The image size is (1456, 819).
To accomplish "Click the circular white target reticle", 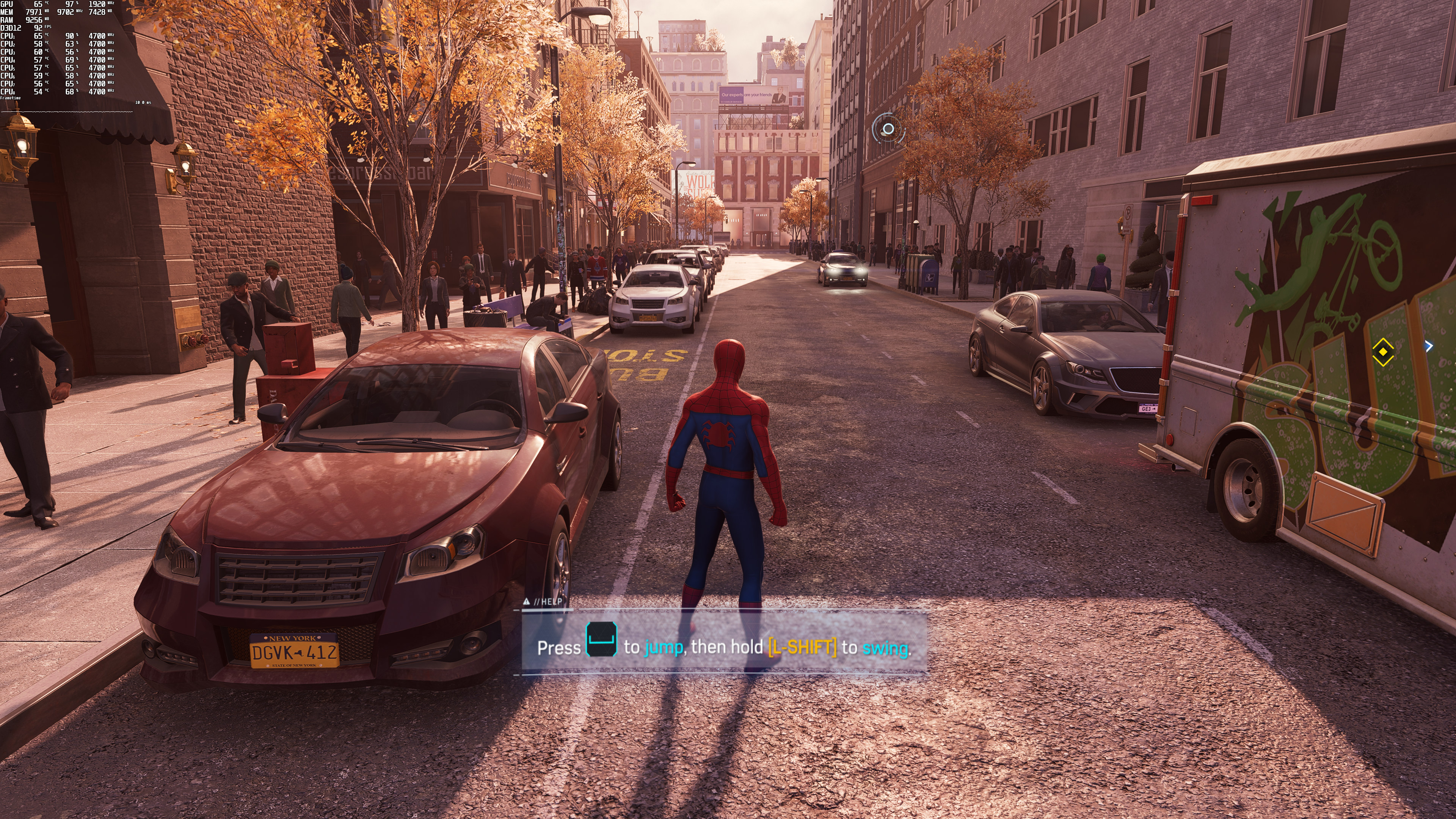I will coord(888,129).
